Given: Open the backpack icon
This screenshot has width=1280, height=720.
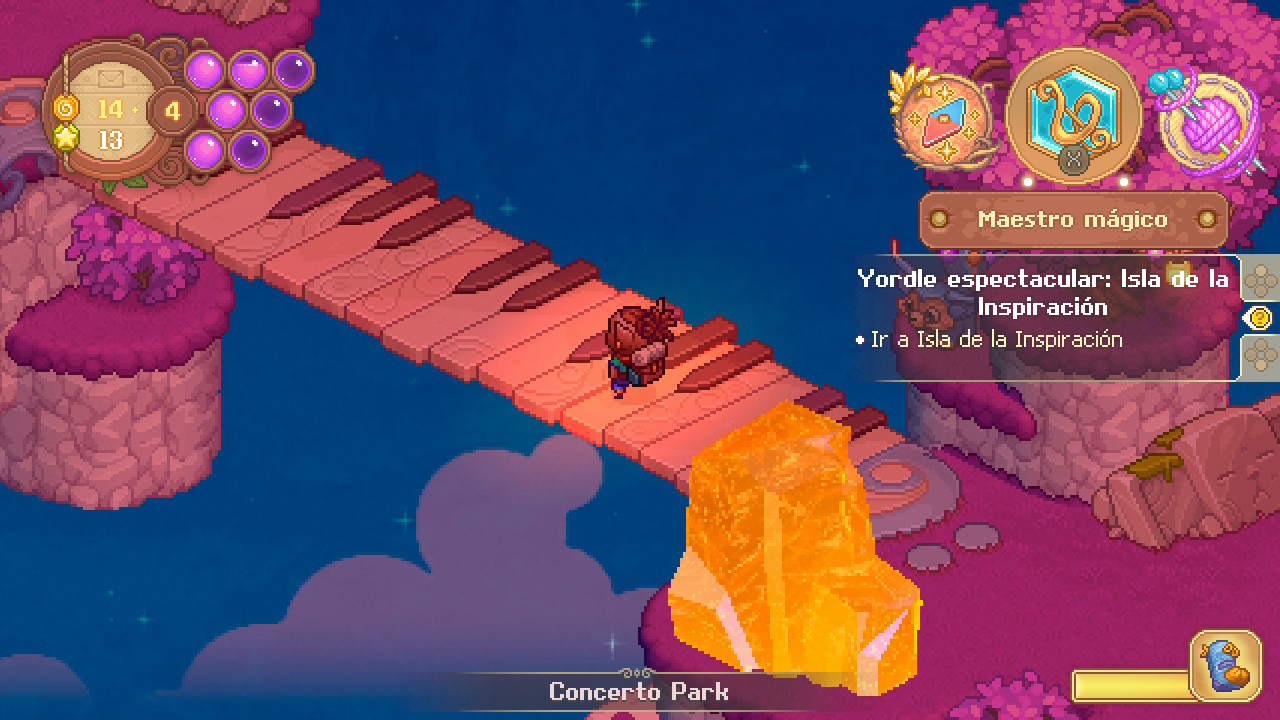Looking at the screenshot, I should [1225, 665].
